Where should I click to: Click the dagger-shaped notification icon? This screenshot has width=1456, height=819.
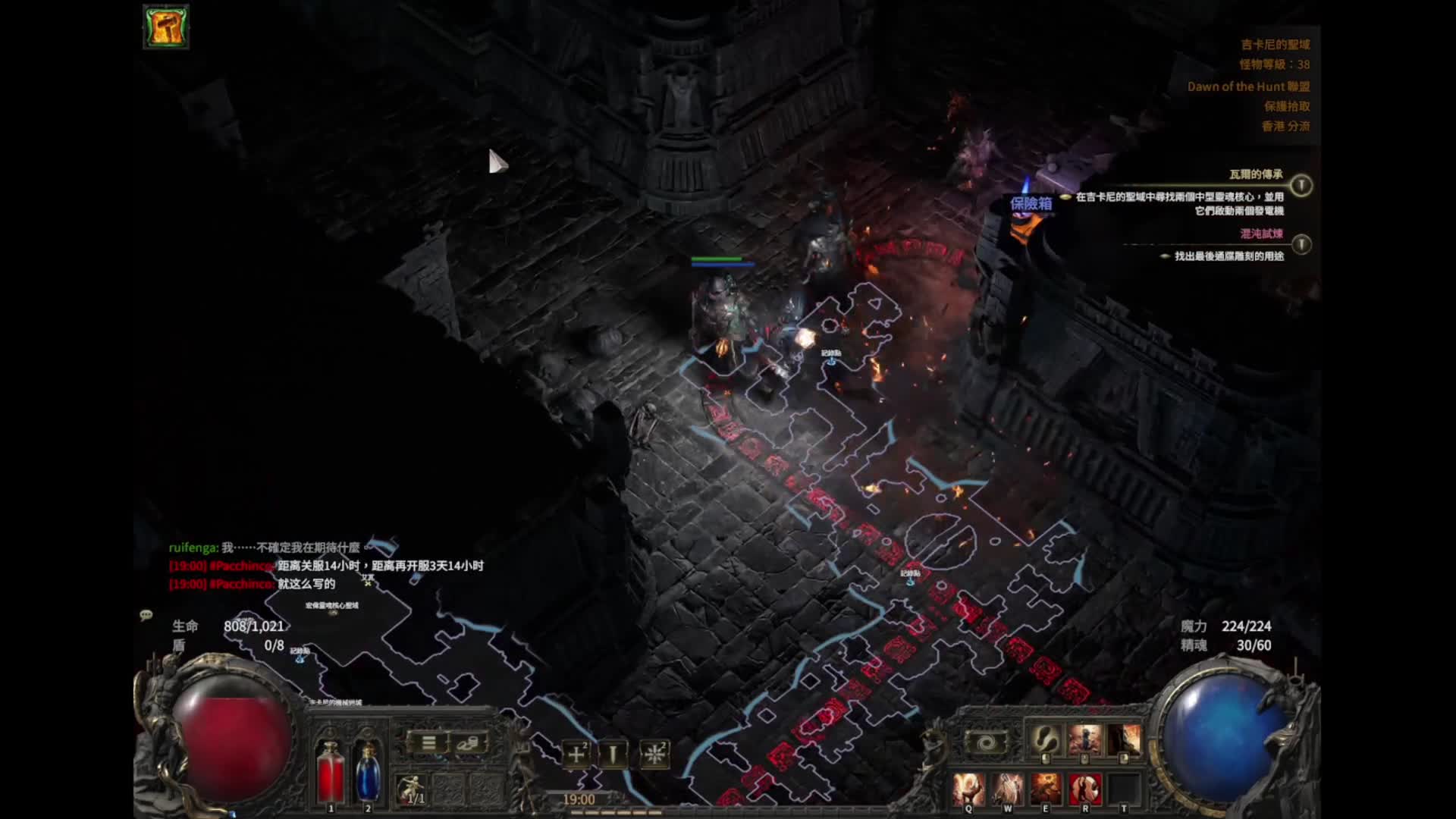click(x=613, y=754)
